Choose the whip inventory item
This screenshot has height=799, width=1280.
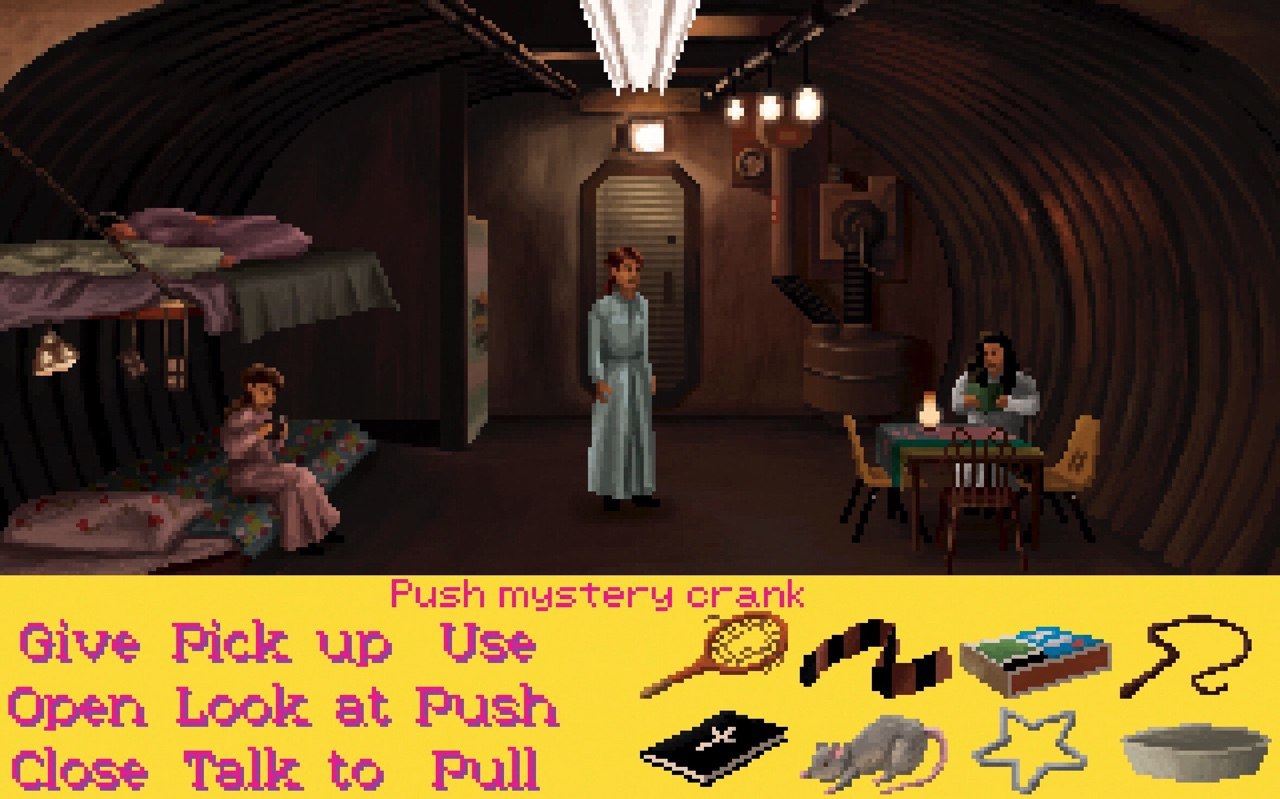(x=1186, y=655)
